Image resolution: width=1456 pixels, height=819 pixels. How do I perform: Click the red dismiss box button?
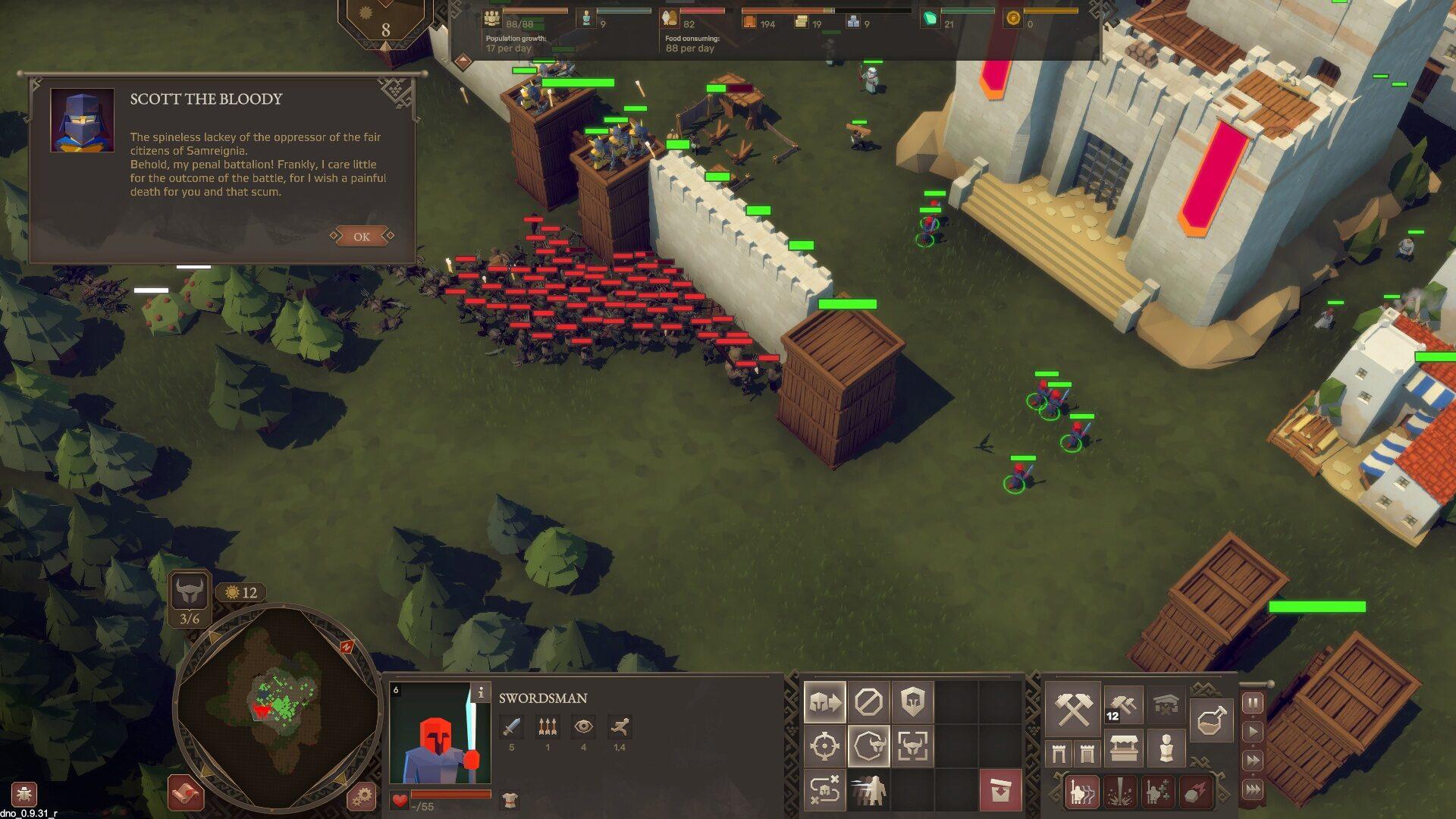coord(1000,790)
